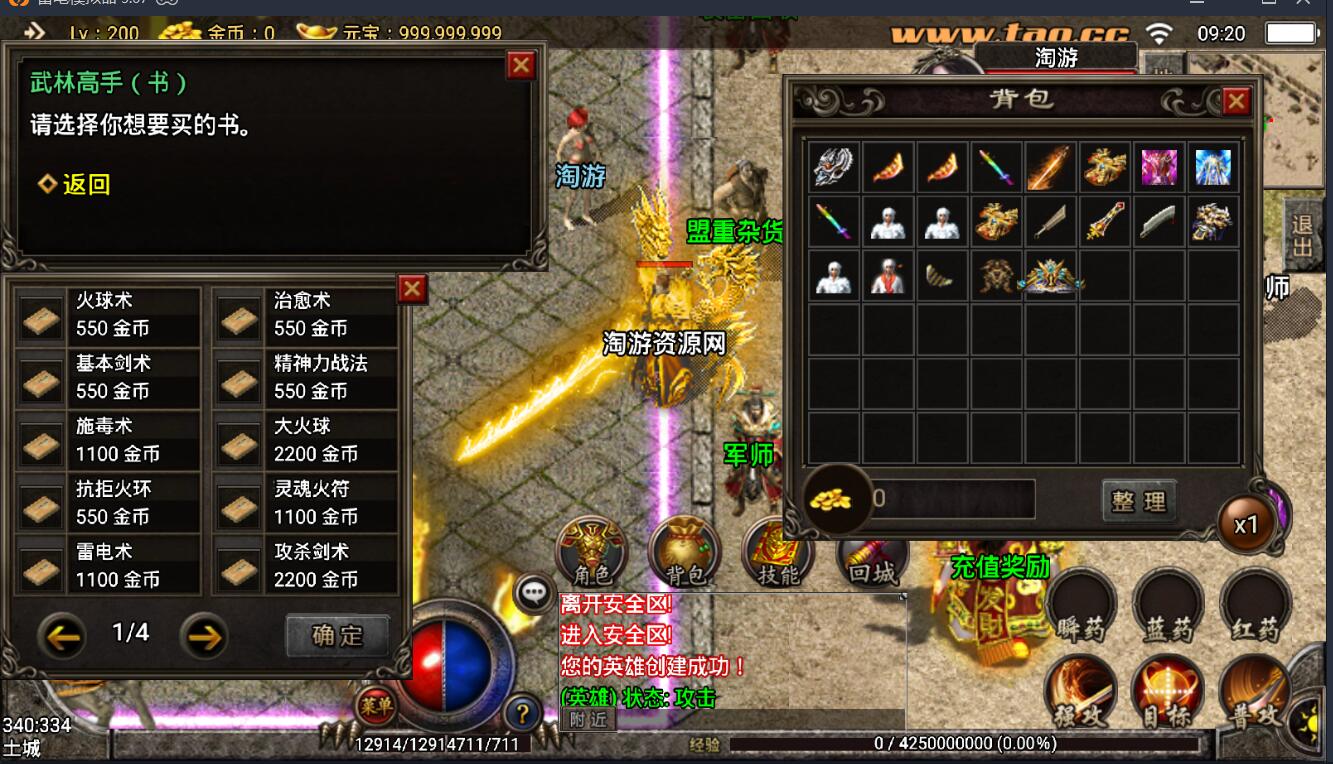Open the 菜单 menu button

tap(377, 706)
